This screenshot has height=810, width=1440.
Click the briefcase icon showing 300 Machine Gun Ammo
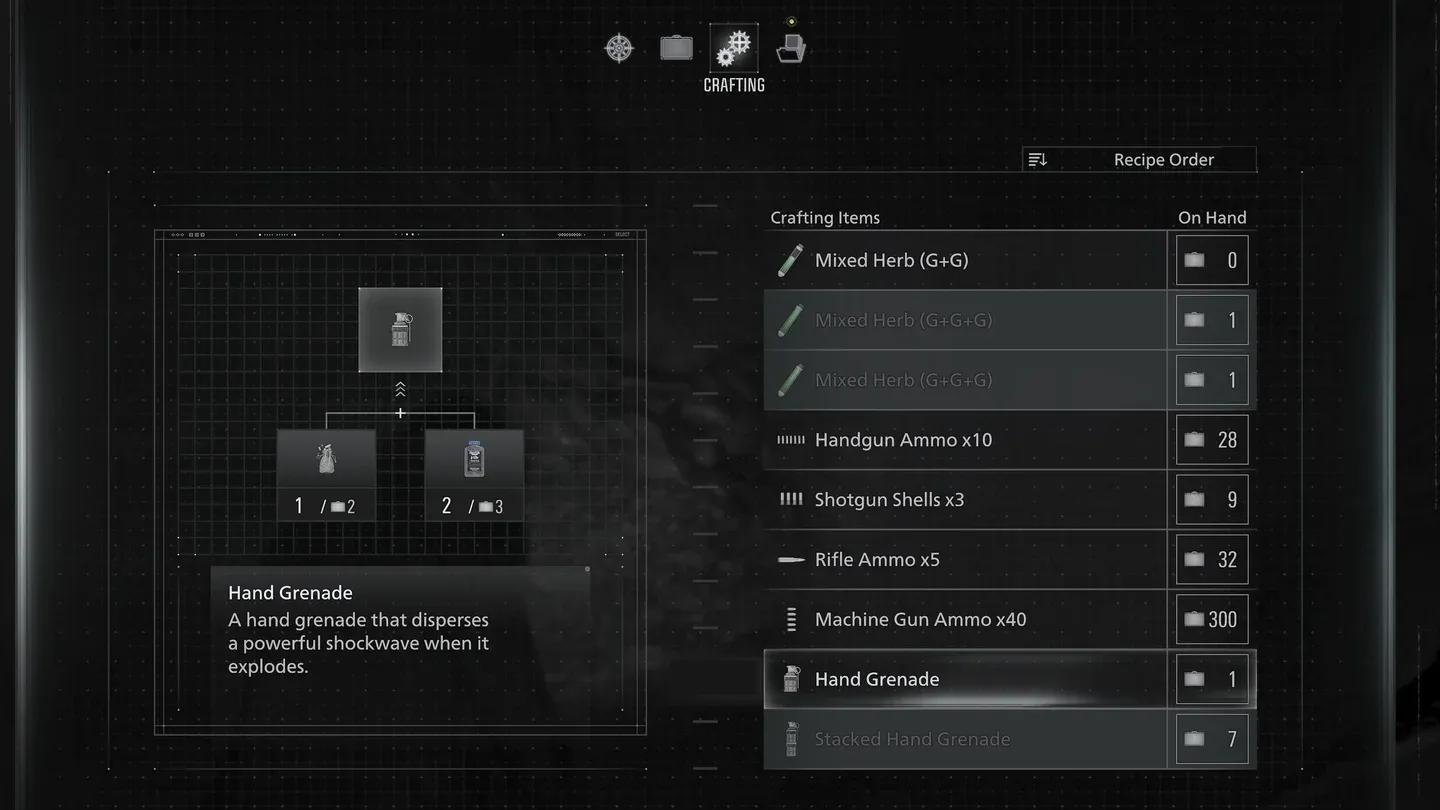pyautogui.click(x=1194, y=619)
